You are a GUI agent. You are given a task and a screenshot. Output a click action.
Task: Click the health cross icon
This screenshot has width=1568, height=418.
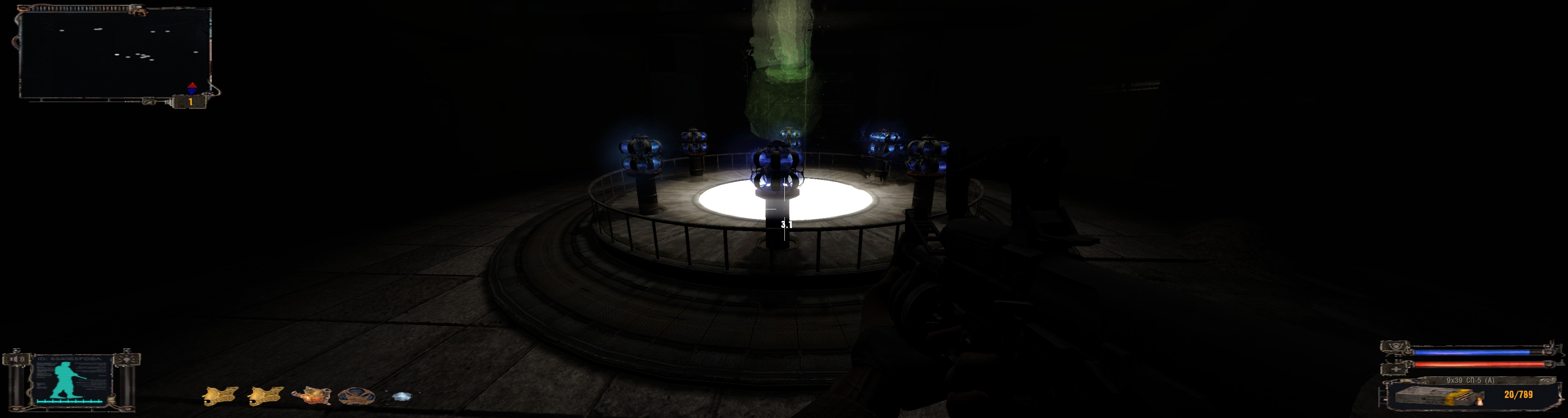1396,369
